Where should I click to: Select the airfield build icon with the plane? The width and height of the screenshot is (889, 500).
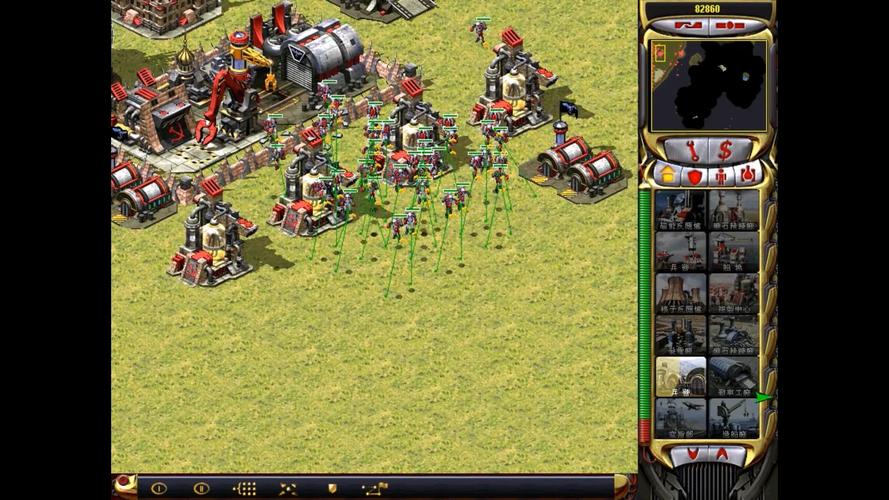pos(681,418)
